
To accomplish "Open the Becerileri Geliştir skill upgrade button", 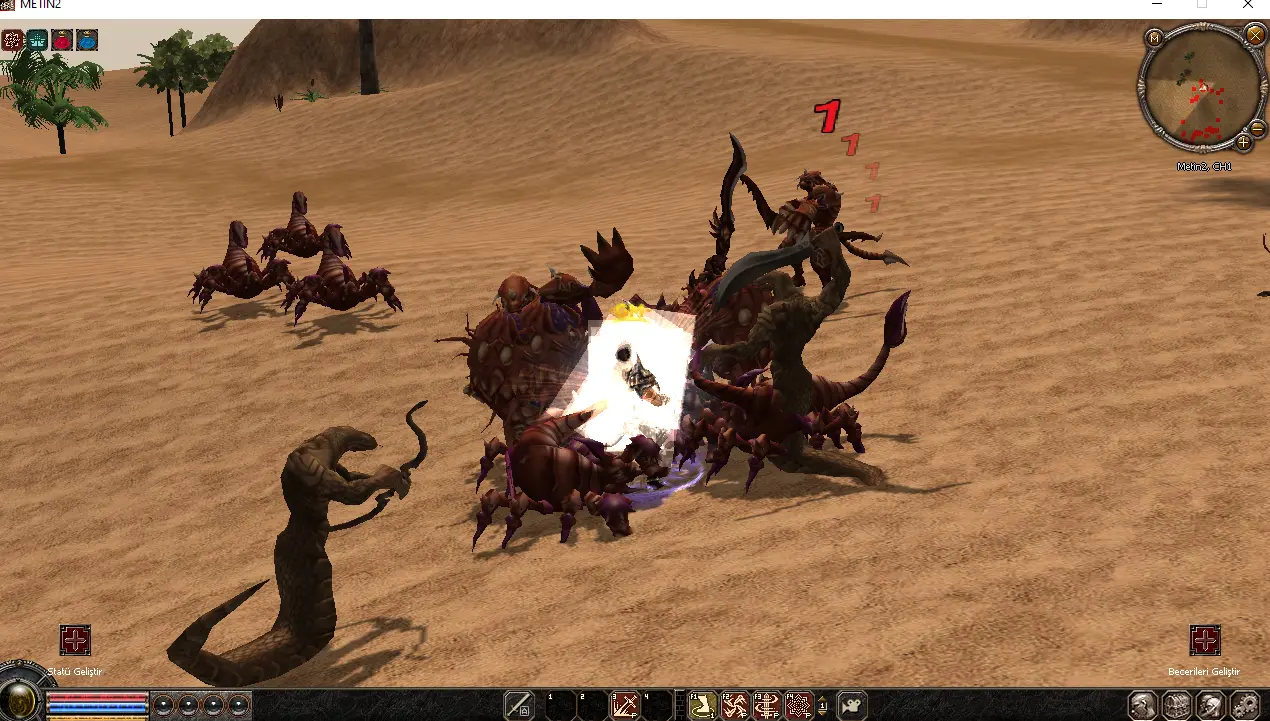I will coord(1205,640).
